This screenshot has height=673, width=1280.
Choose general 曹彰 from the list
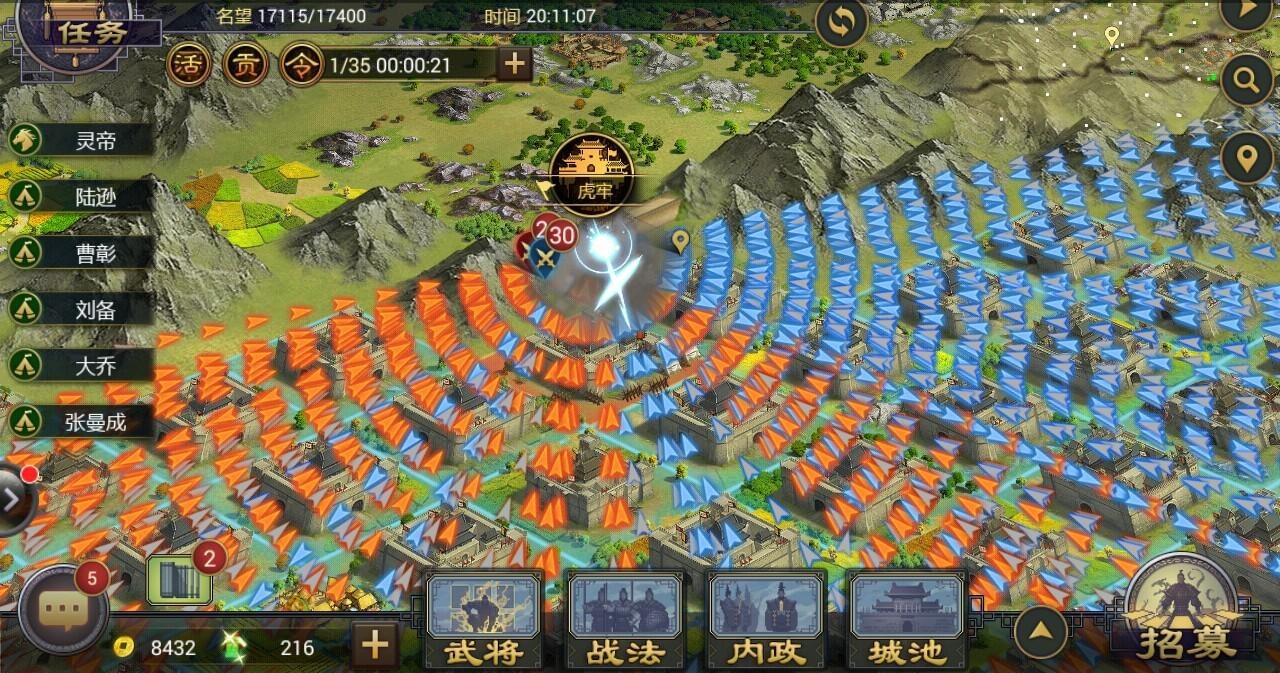82,252
